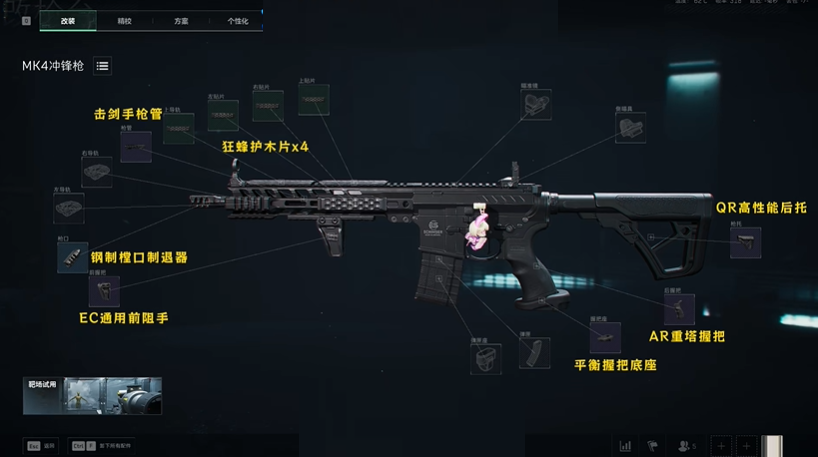Select the 右导轨 right rail slot
Viewport: 818px width, 457px height.
[x=96, y=172]
